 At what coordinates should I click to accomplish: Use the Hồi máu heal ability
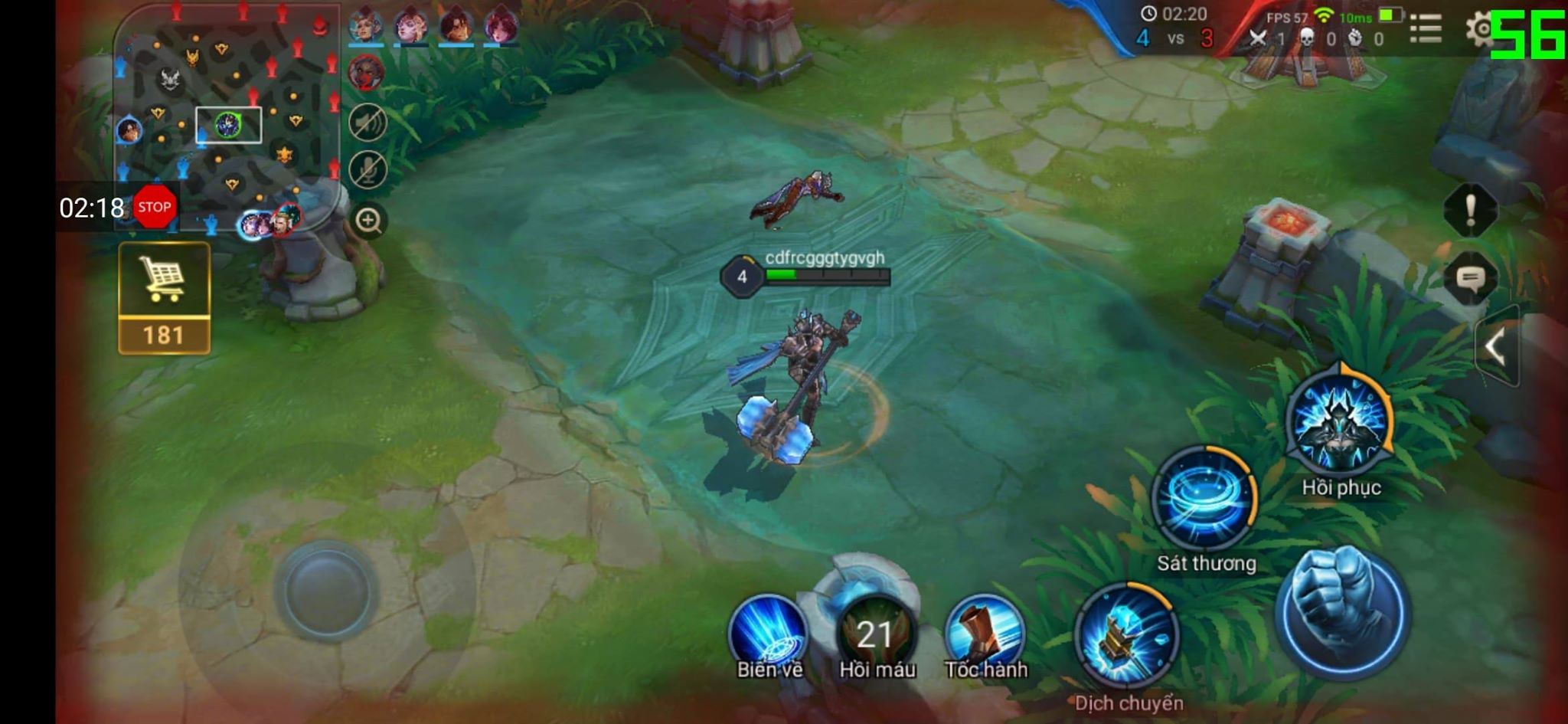point(876,634)
